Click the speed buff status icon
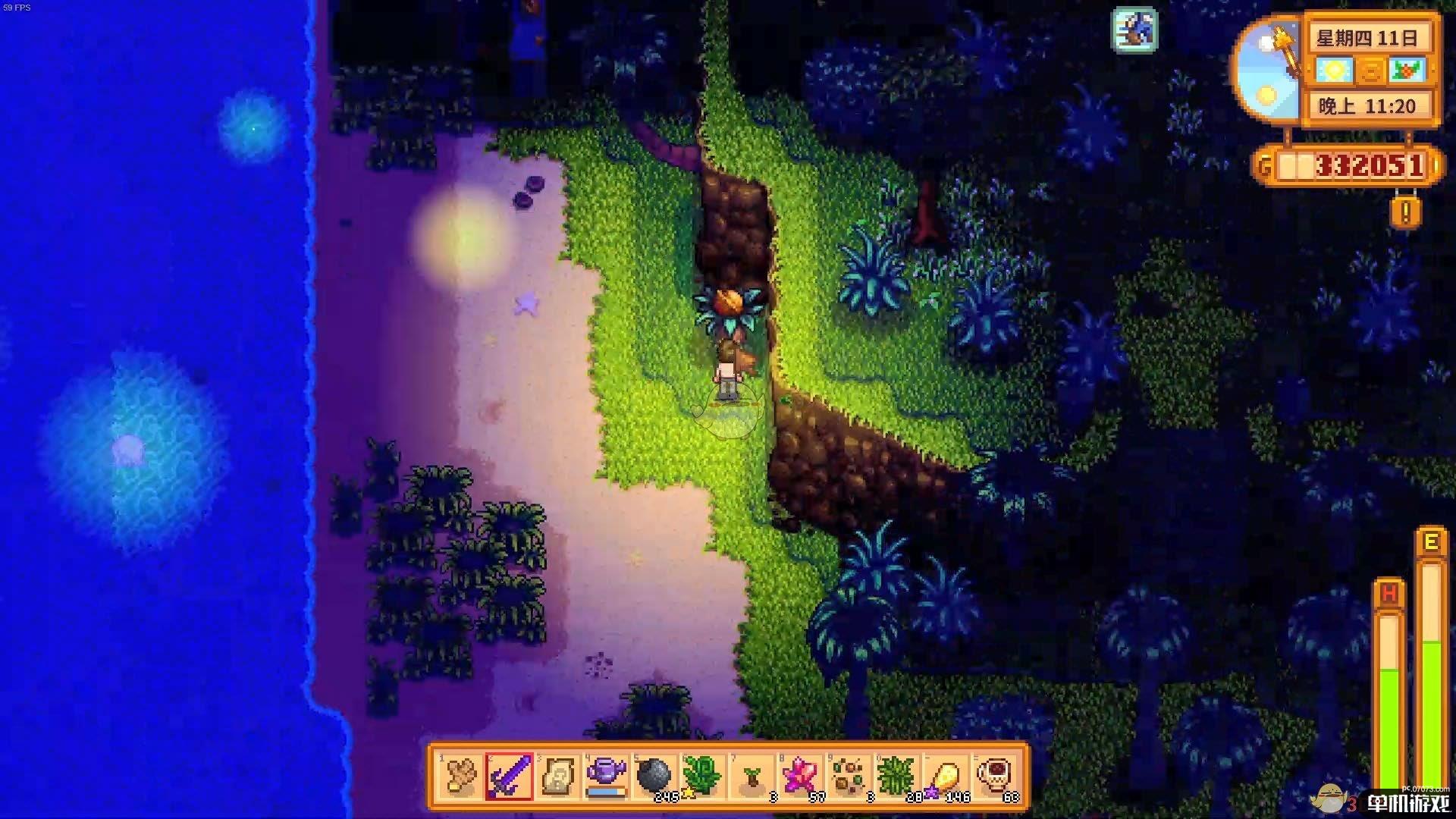 (x=1135, y=30)
